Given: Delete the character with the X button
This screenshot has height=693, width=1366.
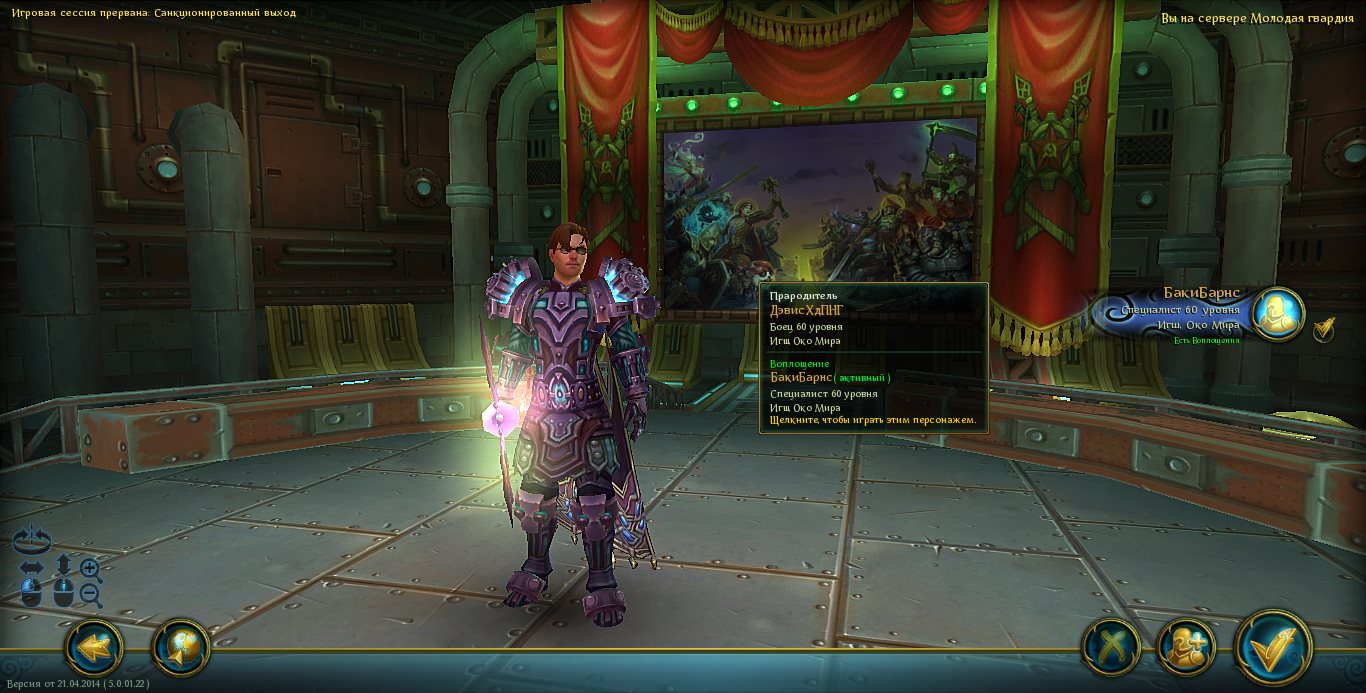Looking at the screenshot, I should [1111, 648].
